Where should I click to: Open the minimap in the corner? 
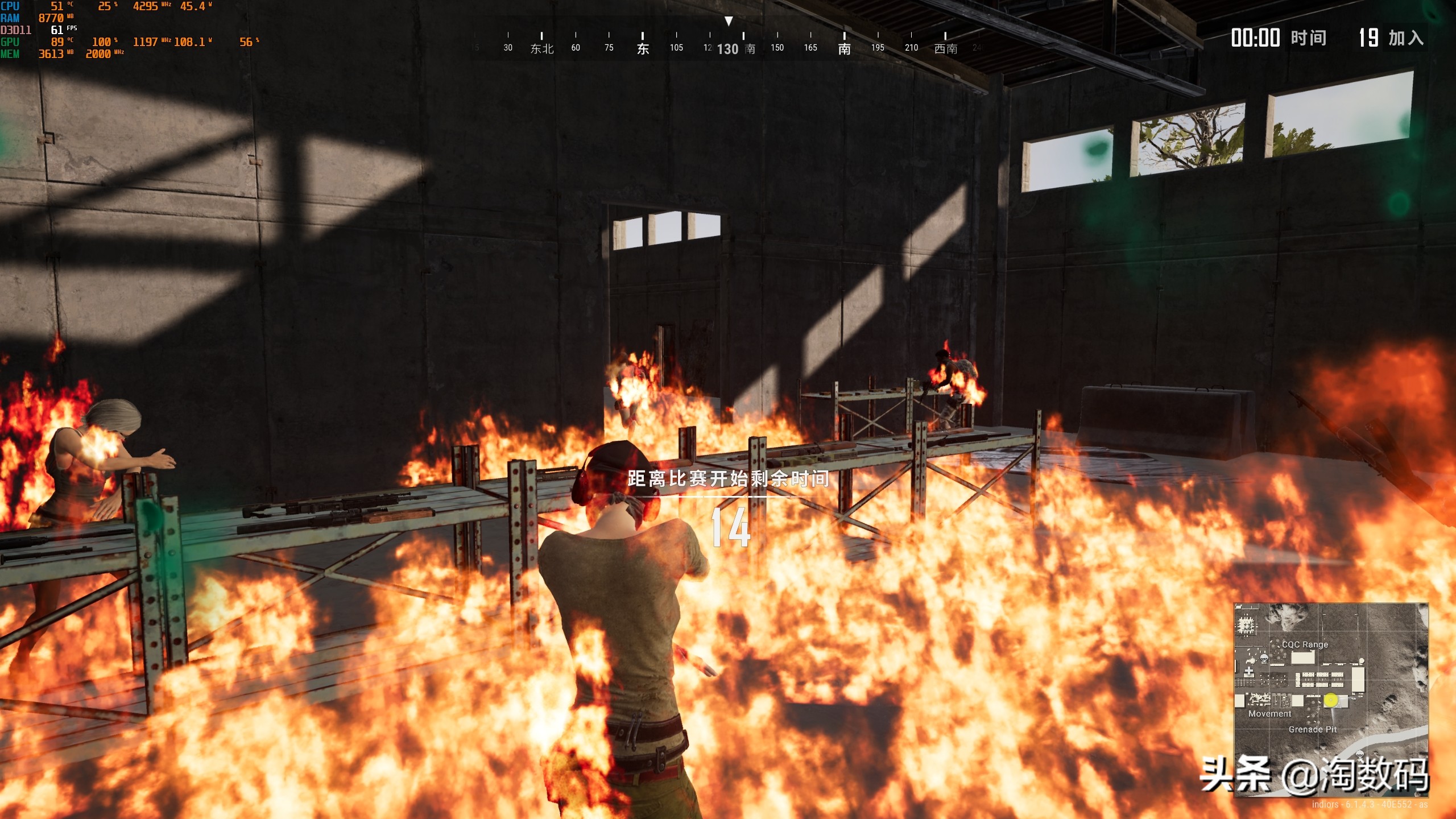click(1330, 700)
